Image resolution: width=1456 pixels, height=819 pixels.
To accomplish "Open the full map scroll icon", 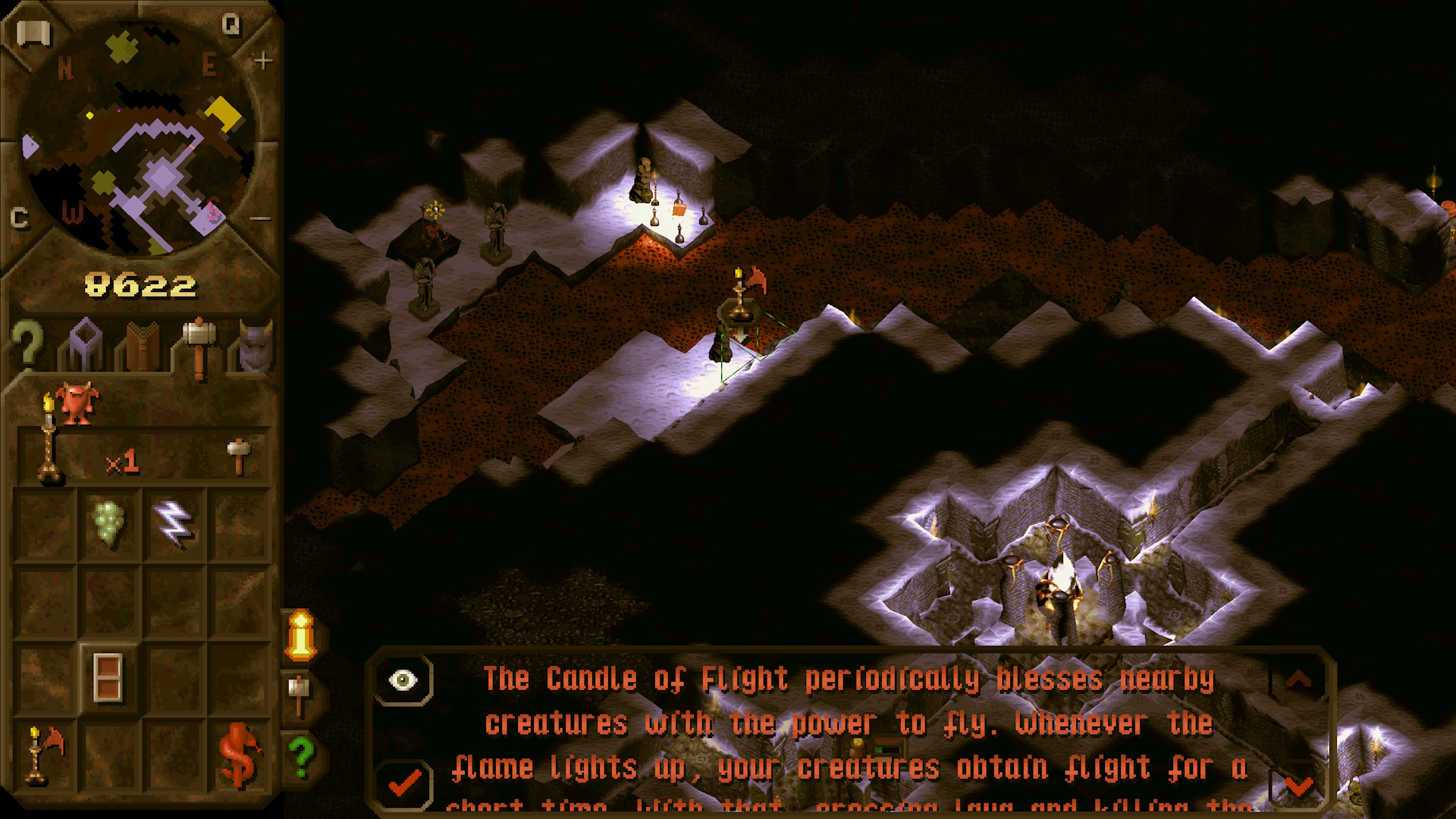I will tap(33, 33).
